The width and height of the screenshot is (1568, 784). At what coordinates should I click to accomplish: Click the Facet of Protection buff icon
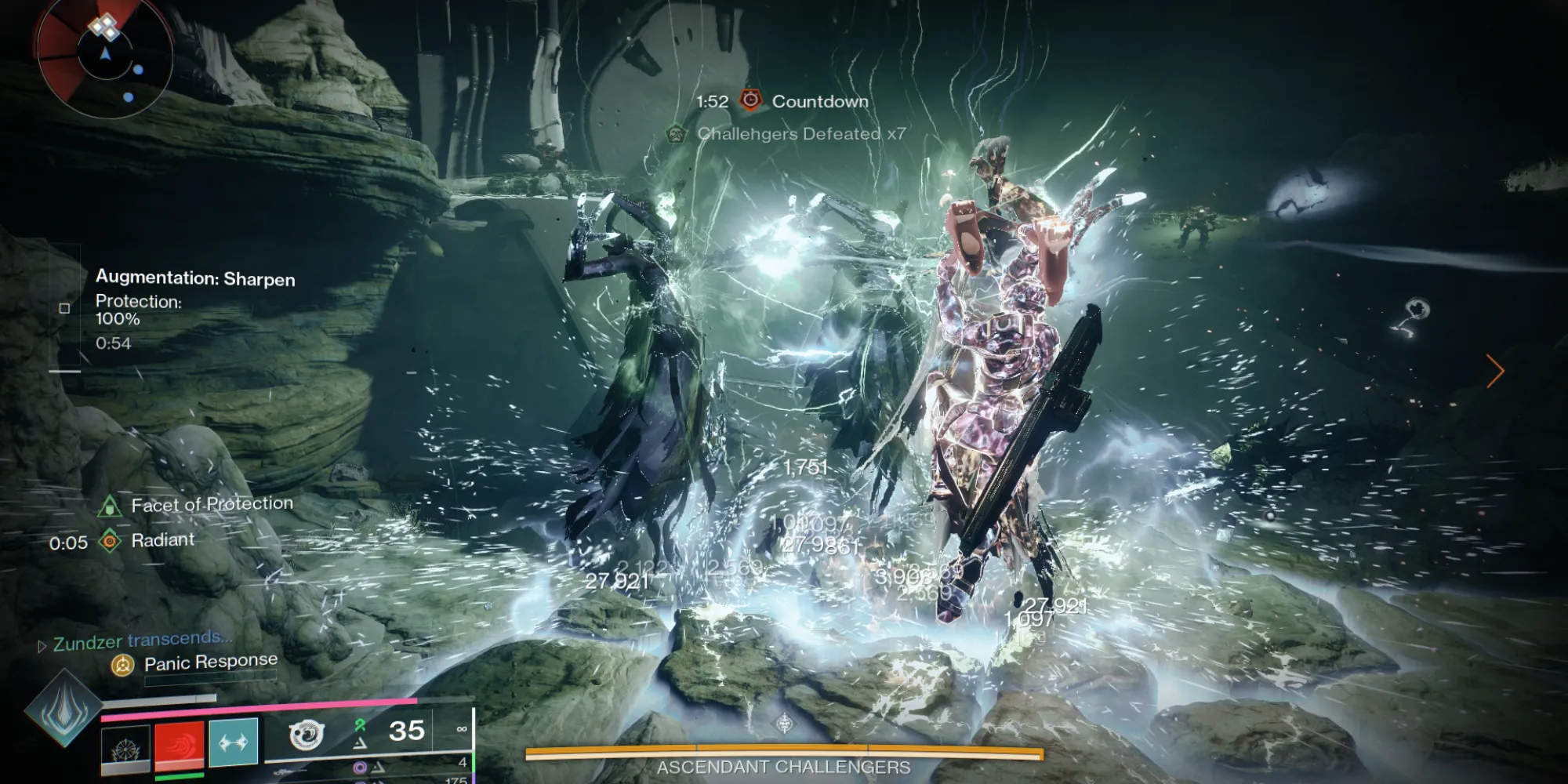tap(109, 506)
